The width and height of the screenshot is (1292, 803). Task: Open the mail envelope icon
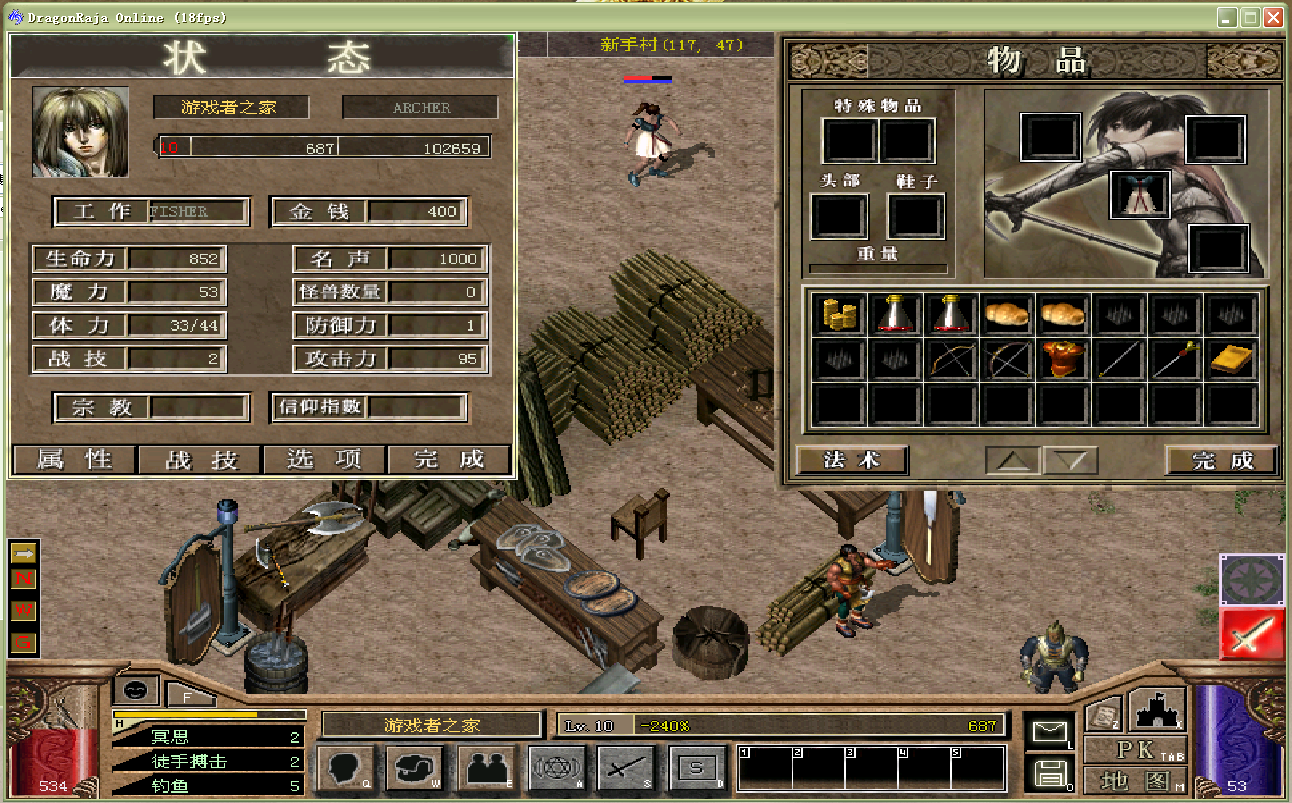[1050, 733]
